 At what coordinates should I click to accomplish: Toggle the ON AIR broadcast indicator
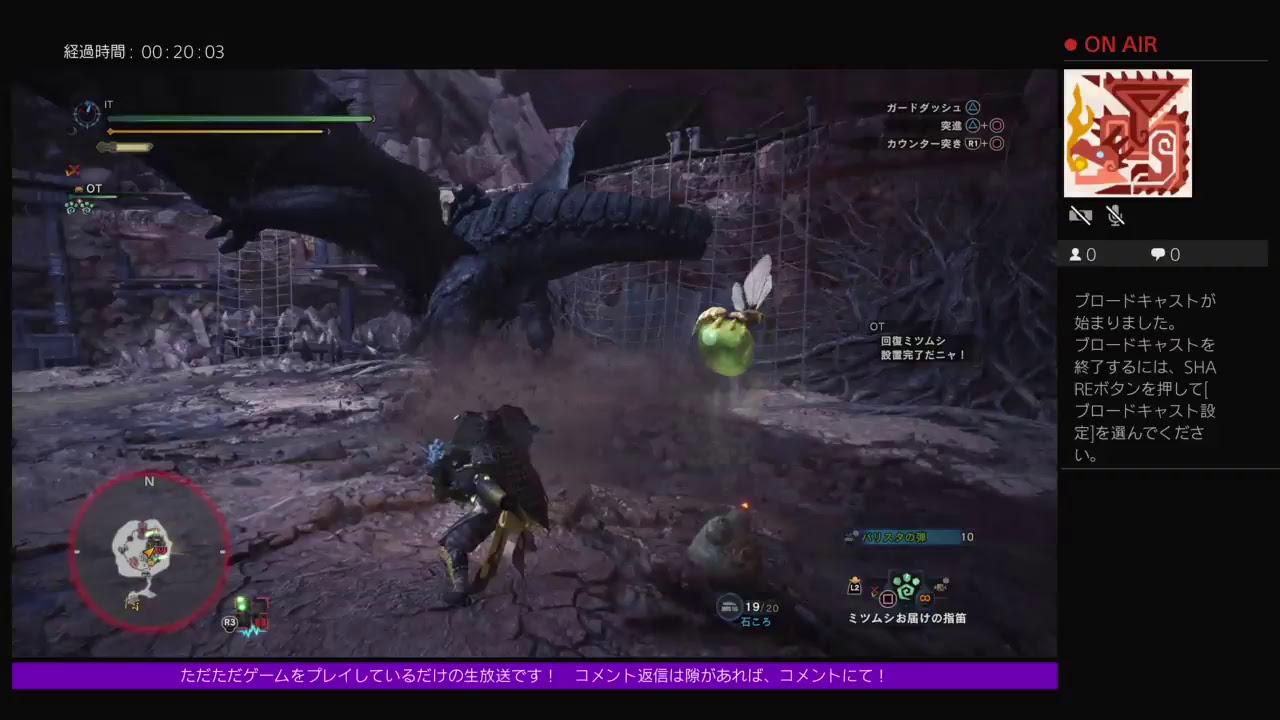tap(1110, 44)
